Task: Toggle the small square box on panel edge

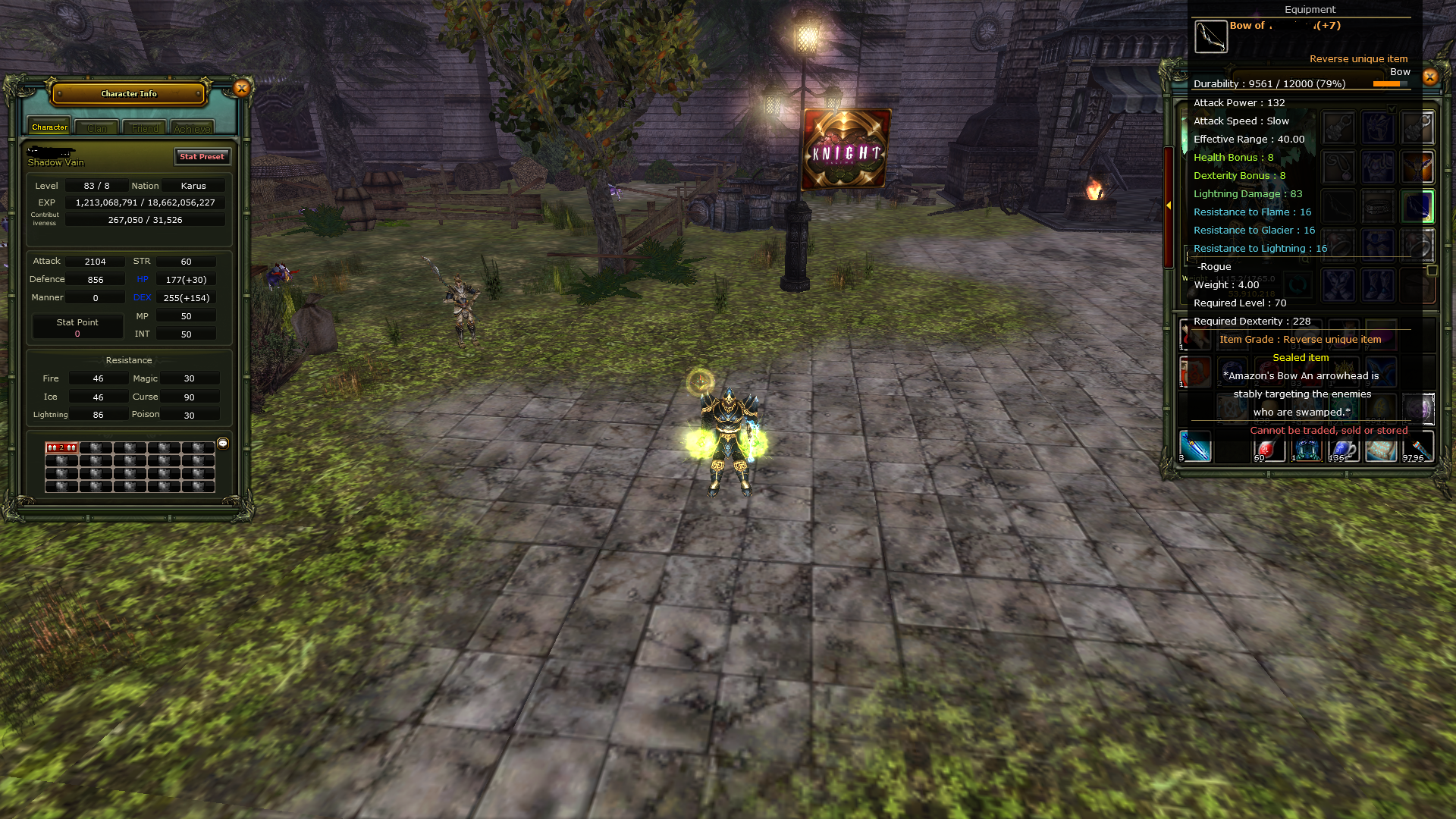Action: click(x=1432, y=270)
